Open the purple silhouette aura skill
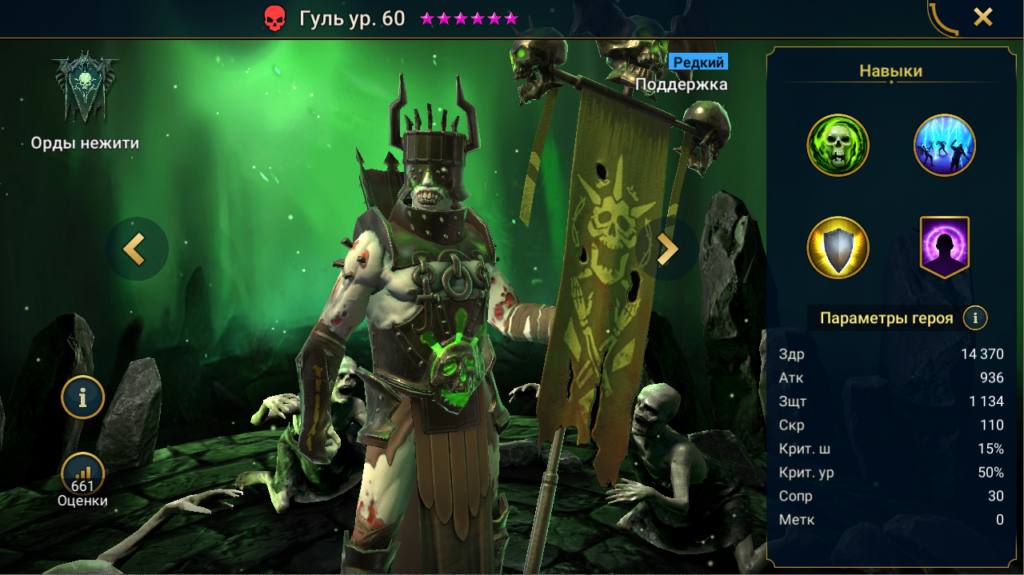The width and height of the screenshot is (1024, 575). [944, 246]
